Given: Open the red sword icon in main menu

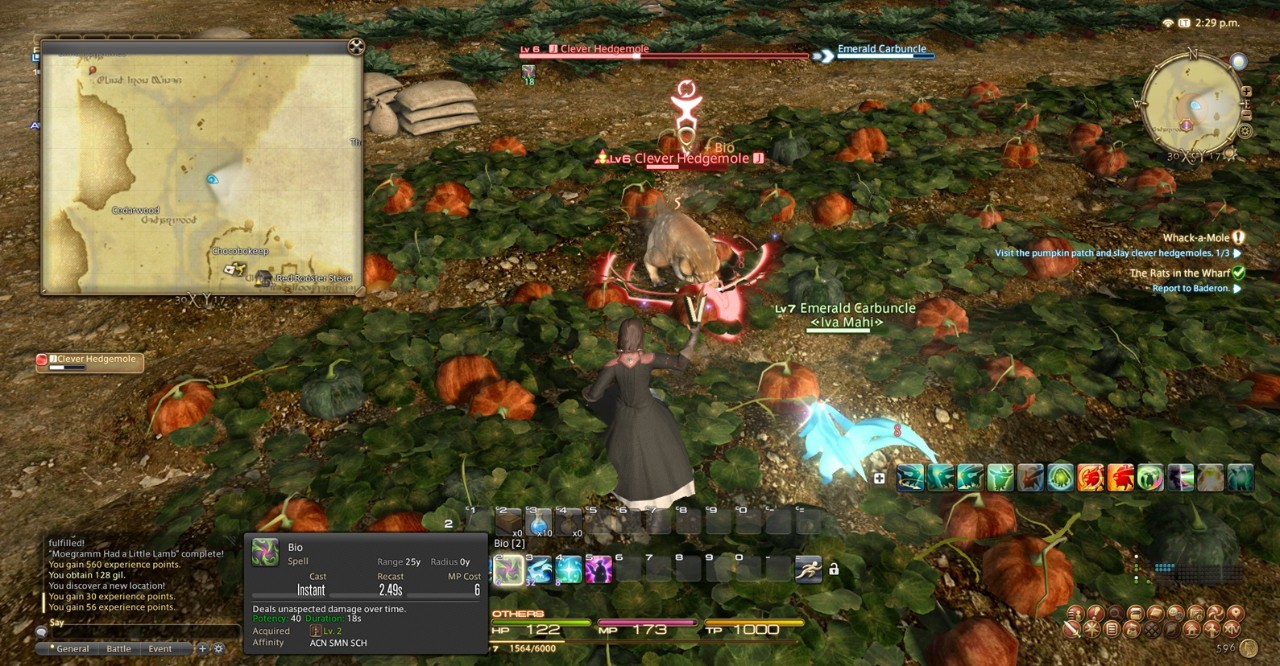Looking at the screenshot, I should tap(1071, 629).
